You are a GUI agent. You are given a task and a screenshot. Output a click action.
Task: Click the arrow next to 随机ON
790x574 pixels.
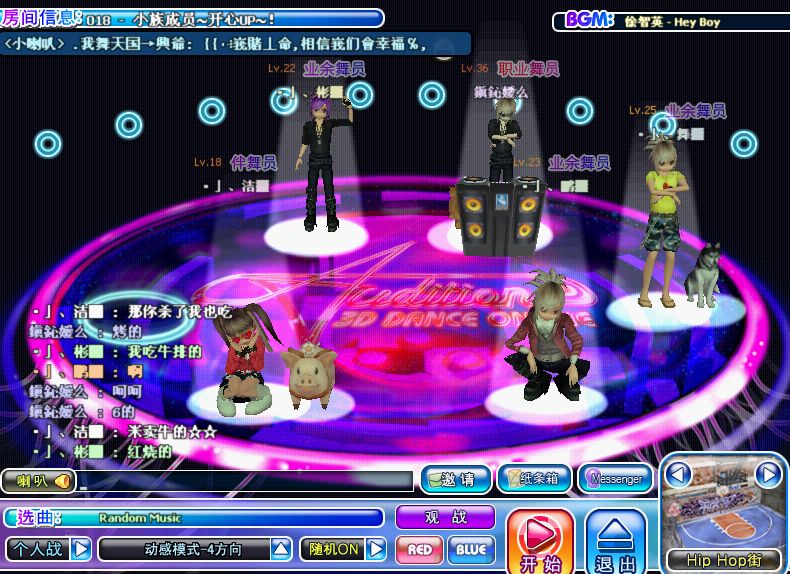coord(376,549)
